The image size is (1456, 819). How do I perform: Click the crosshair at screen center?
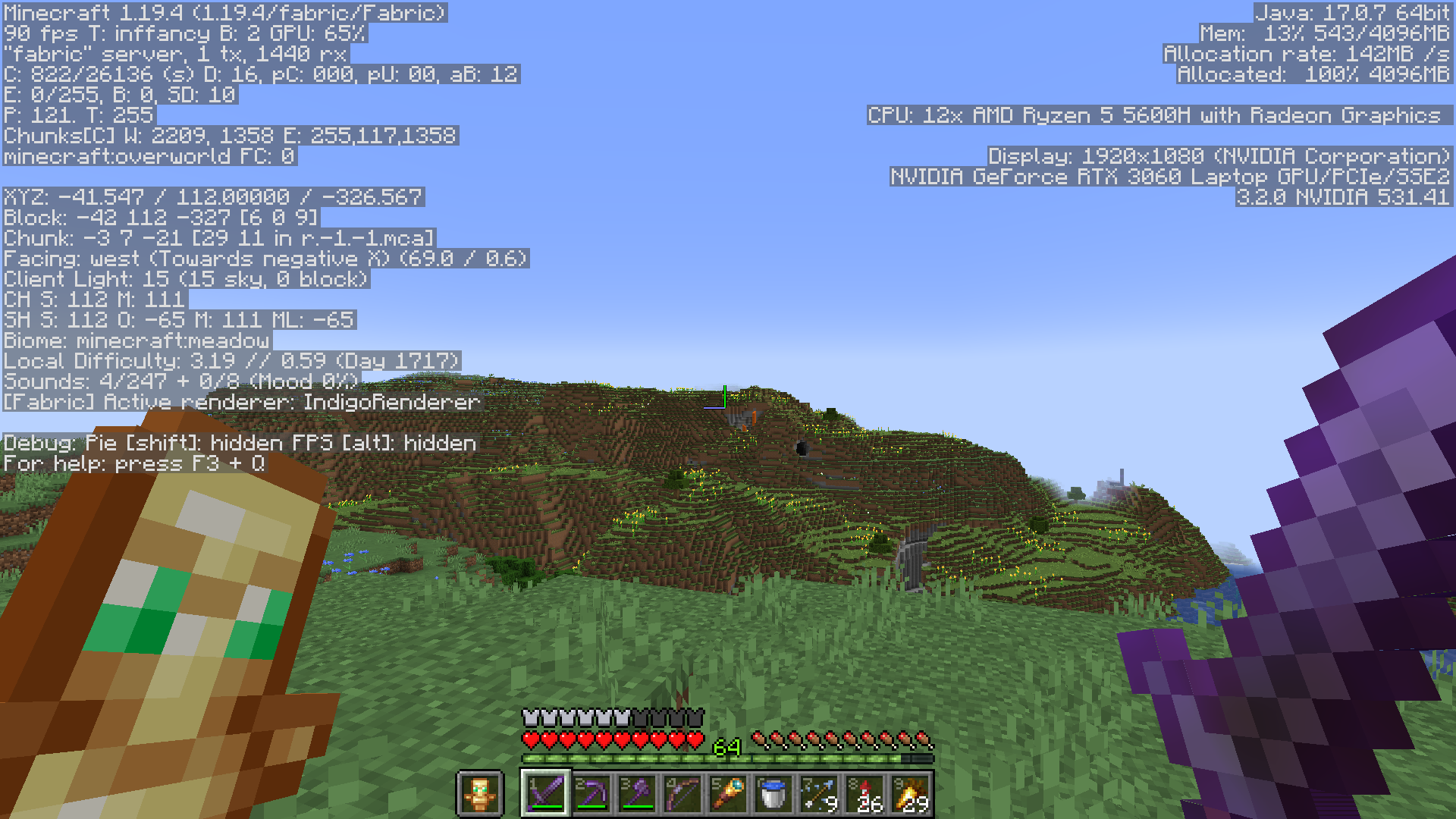click(x=728, y=409)
